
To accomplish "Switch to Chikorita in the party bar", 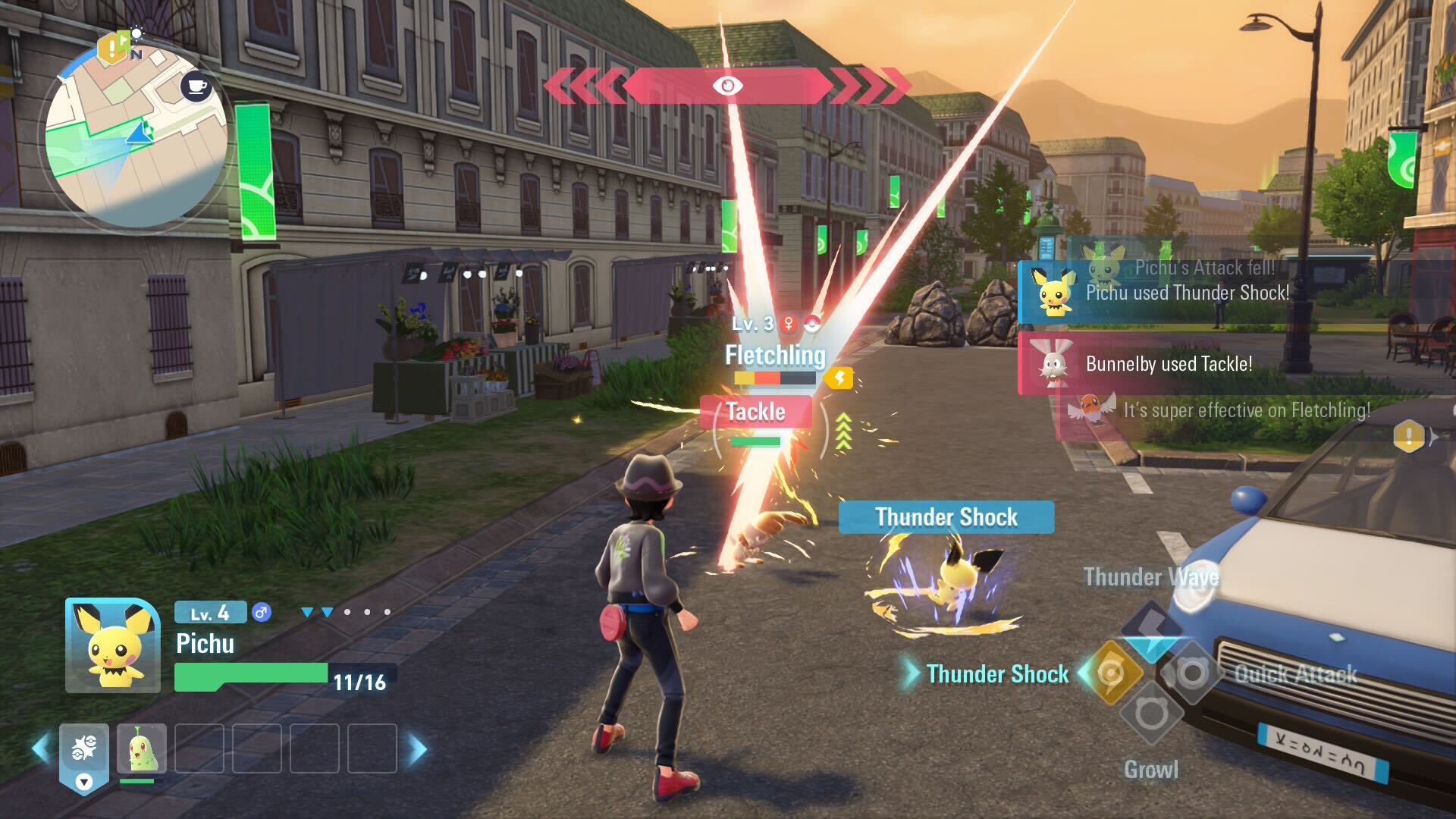I will coord(142,748).
